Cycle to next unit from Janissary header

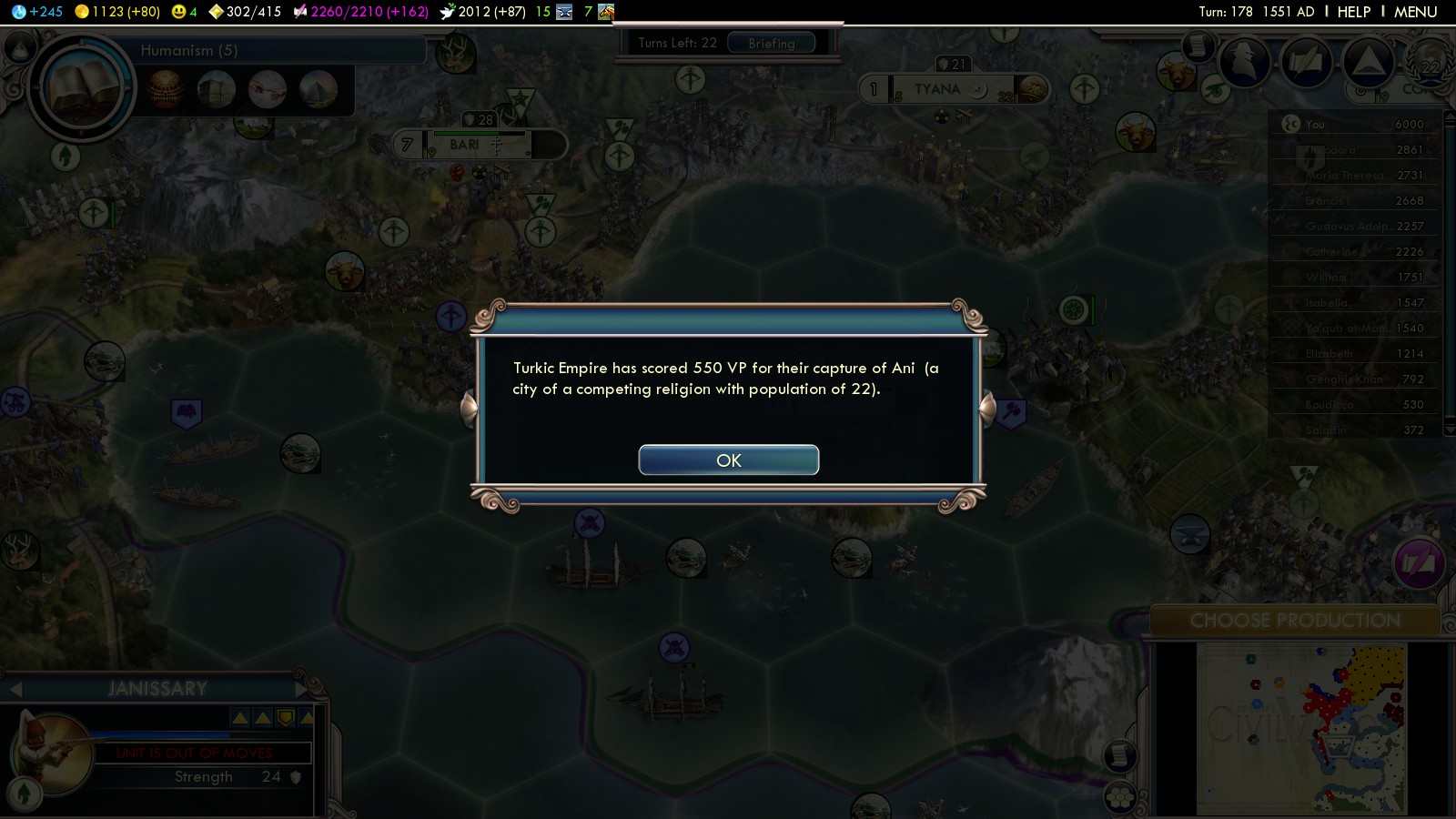pos(301,689)
